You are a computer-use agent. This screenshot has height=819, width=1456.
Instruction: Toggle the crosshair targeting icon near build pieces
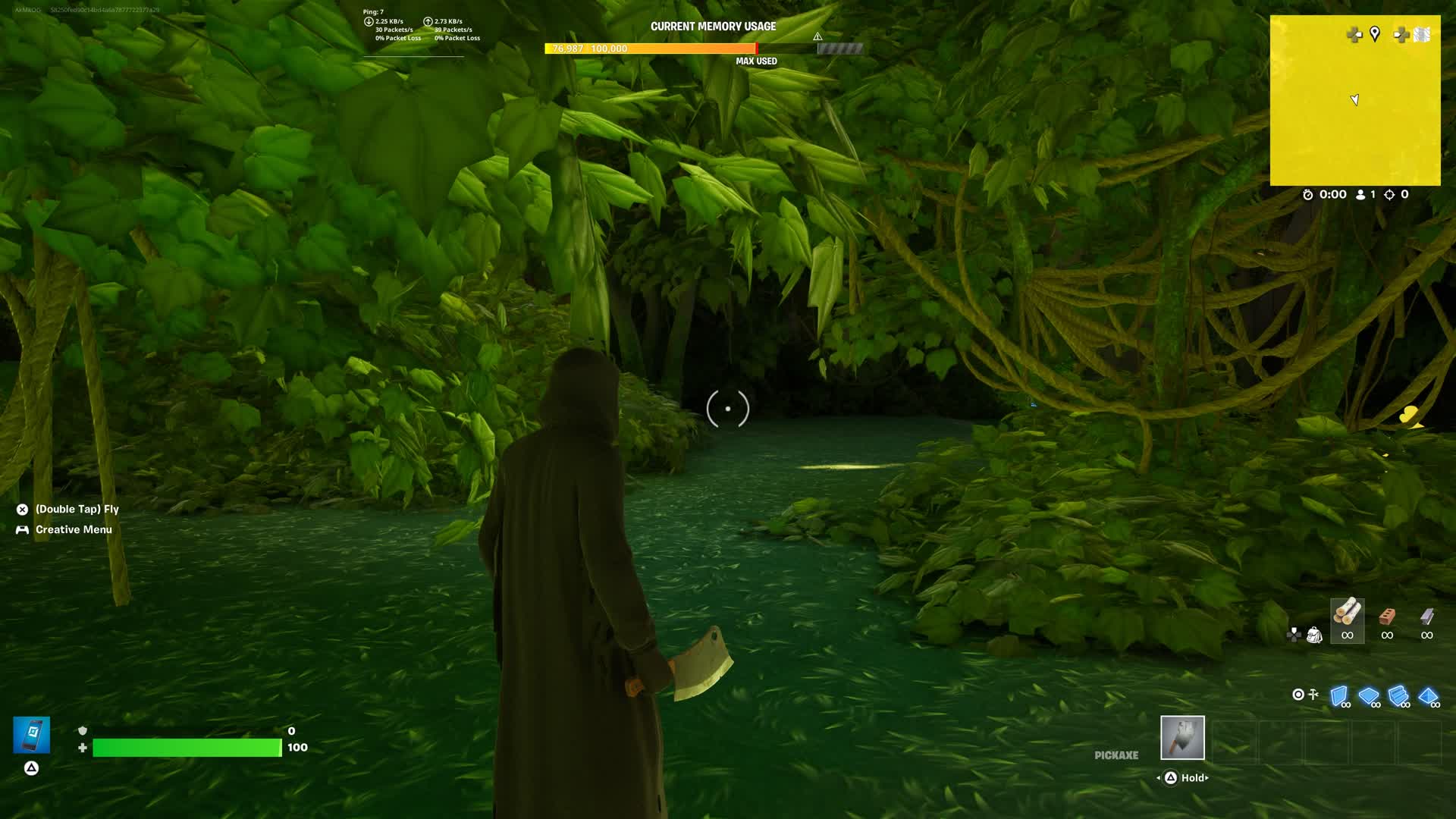tap(1298, 694)
